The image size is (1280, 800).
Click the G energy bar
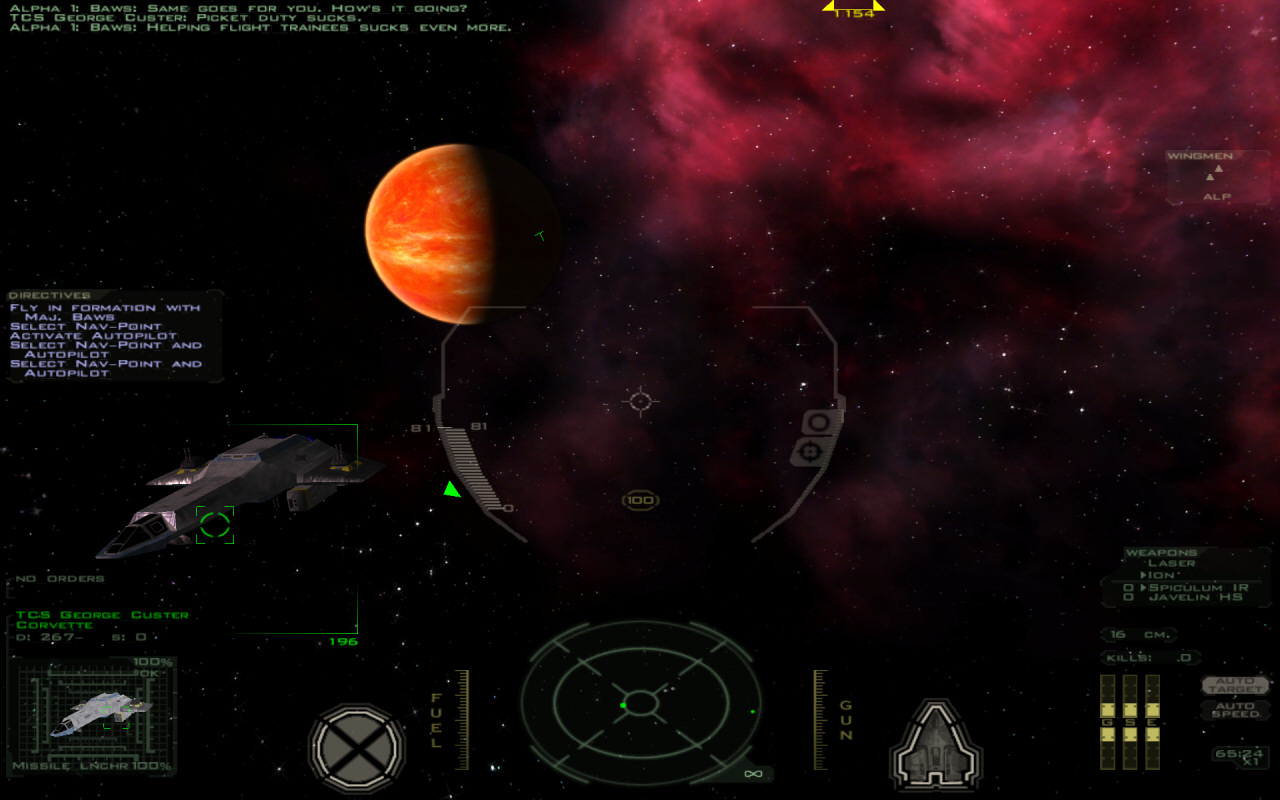click(x=1107, y=722)
